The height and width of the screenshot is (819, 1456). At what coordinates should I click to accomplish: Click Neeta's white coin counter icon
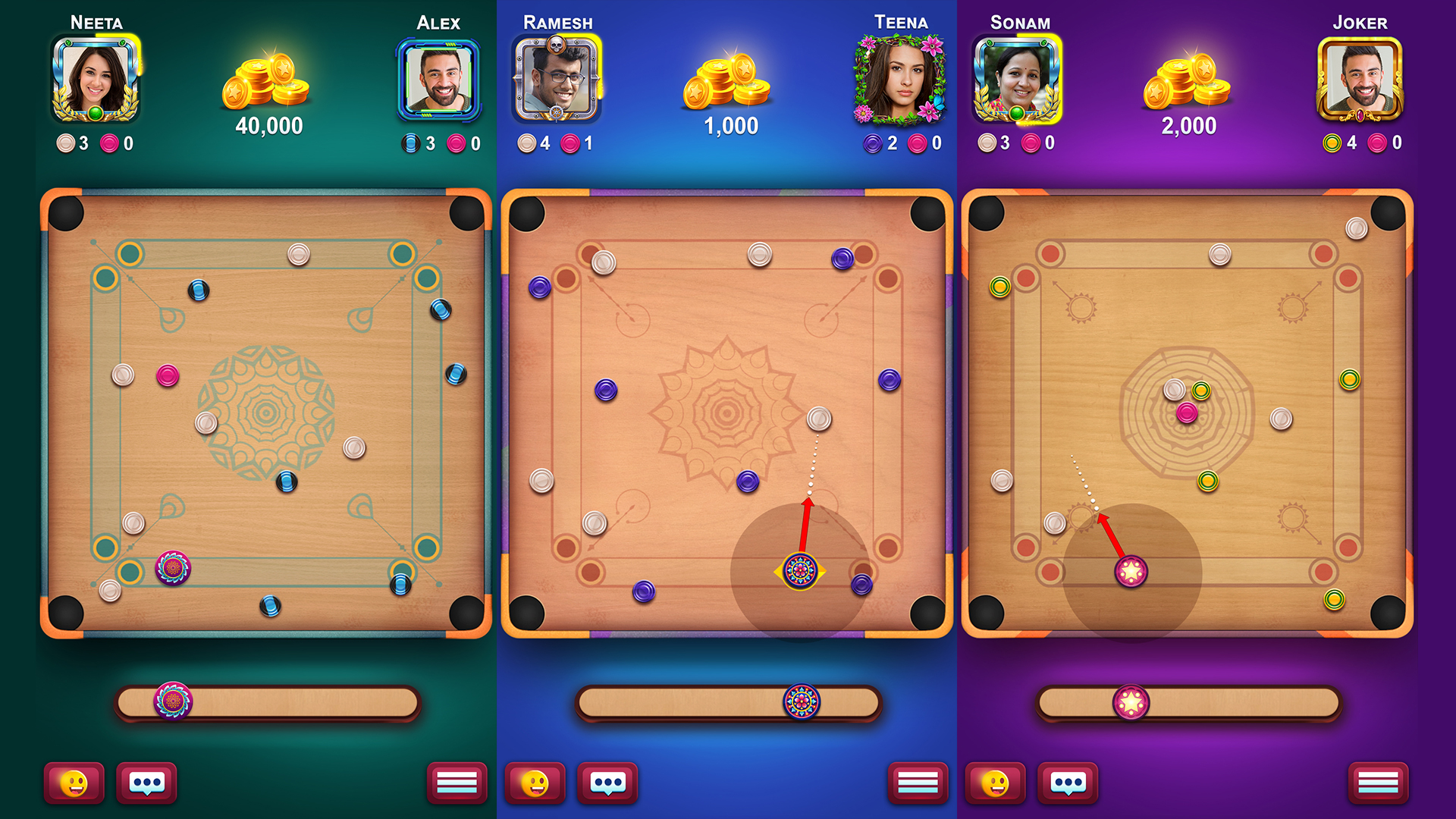pyautogui.click(x=66, y=143)
